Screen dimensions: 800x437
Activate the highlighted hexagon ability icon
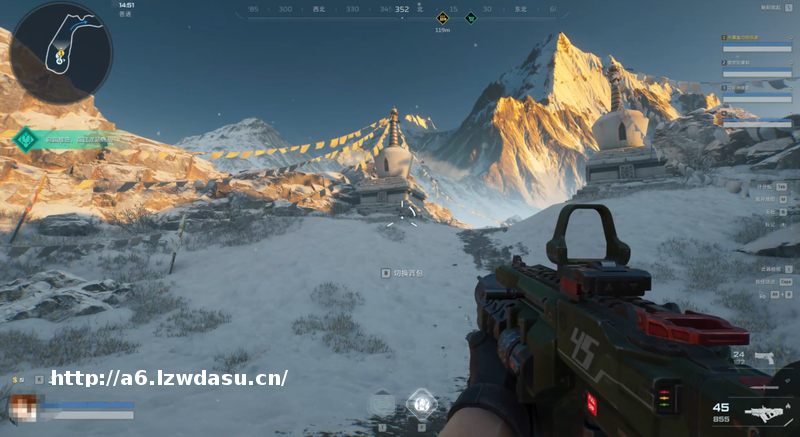pos(421,403)
